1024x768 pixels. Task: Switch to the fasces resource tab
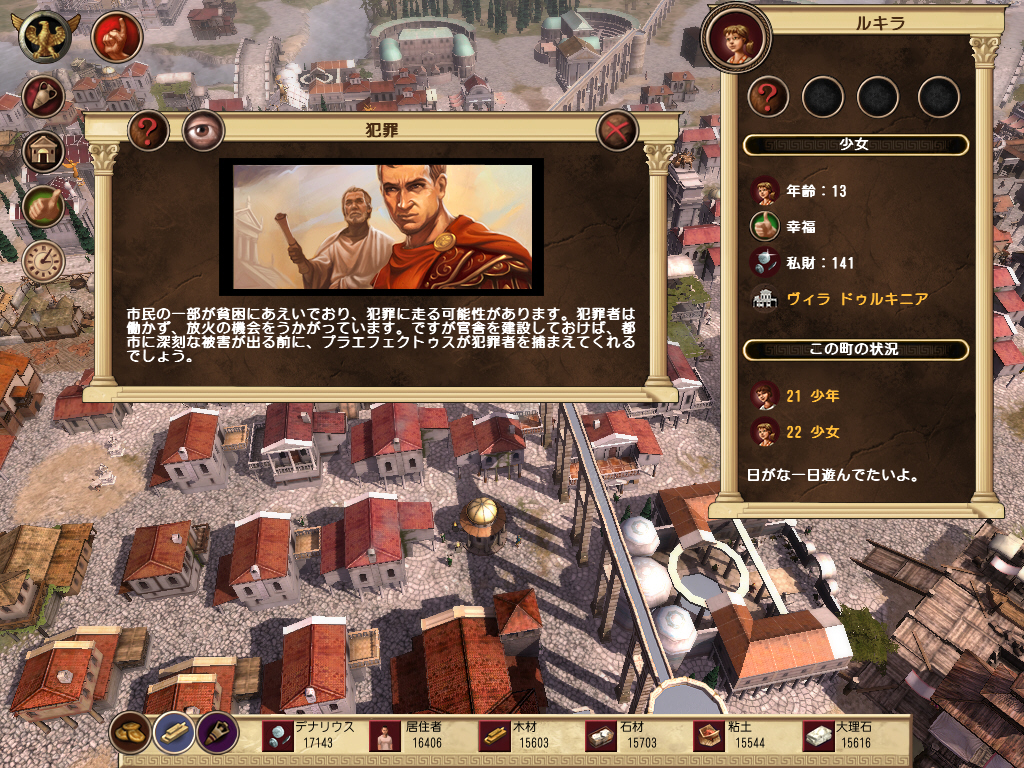[x=215, y=732]
